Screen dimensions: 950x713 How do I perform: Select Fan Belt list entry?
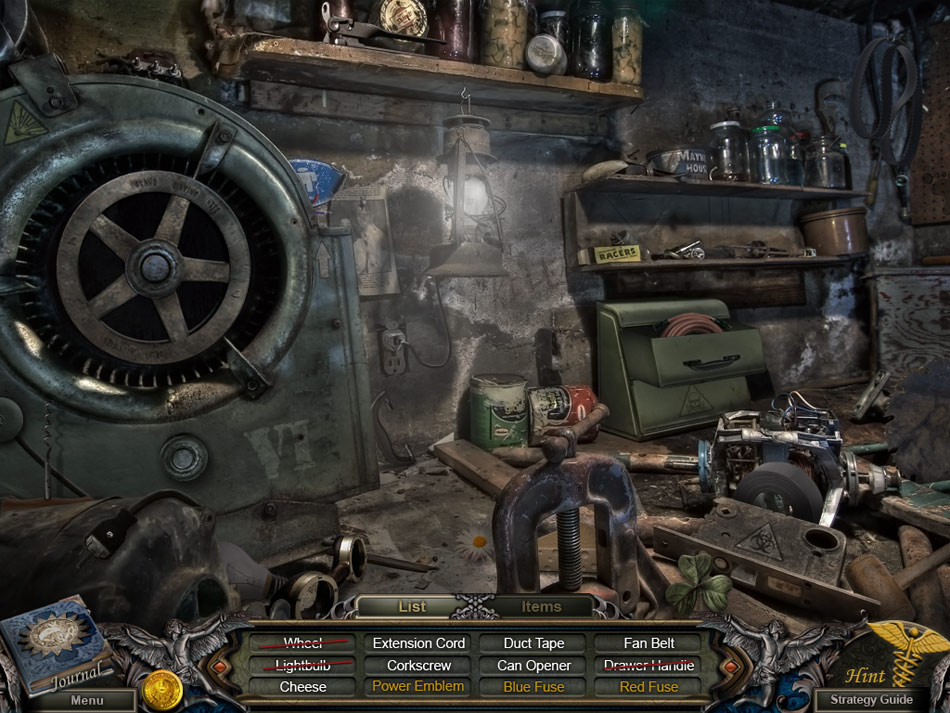tap(648, 643)
